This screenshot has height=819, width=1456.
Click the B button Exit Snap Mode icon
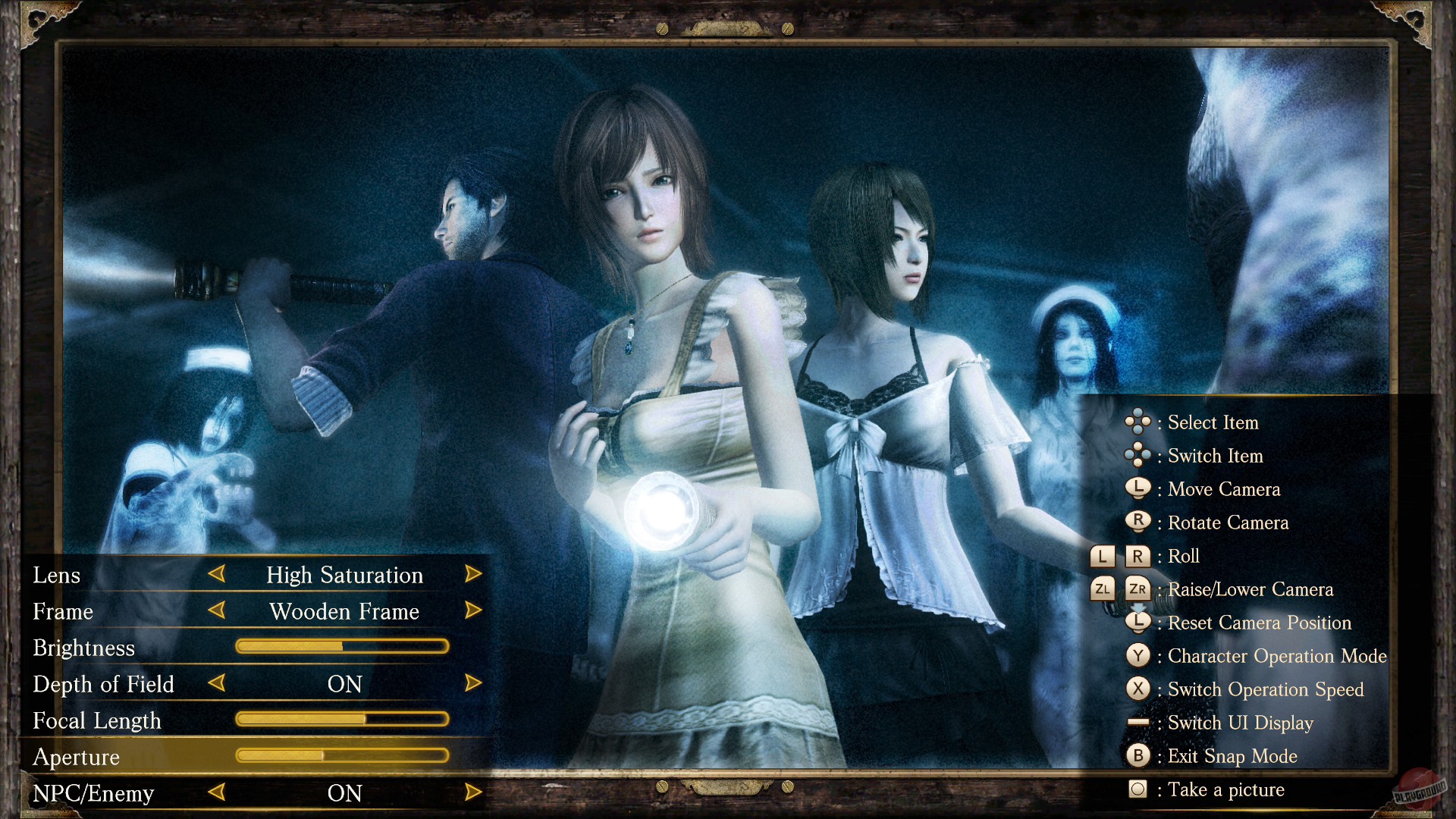(1139, 756)
